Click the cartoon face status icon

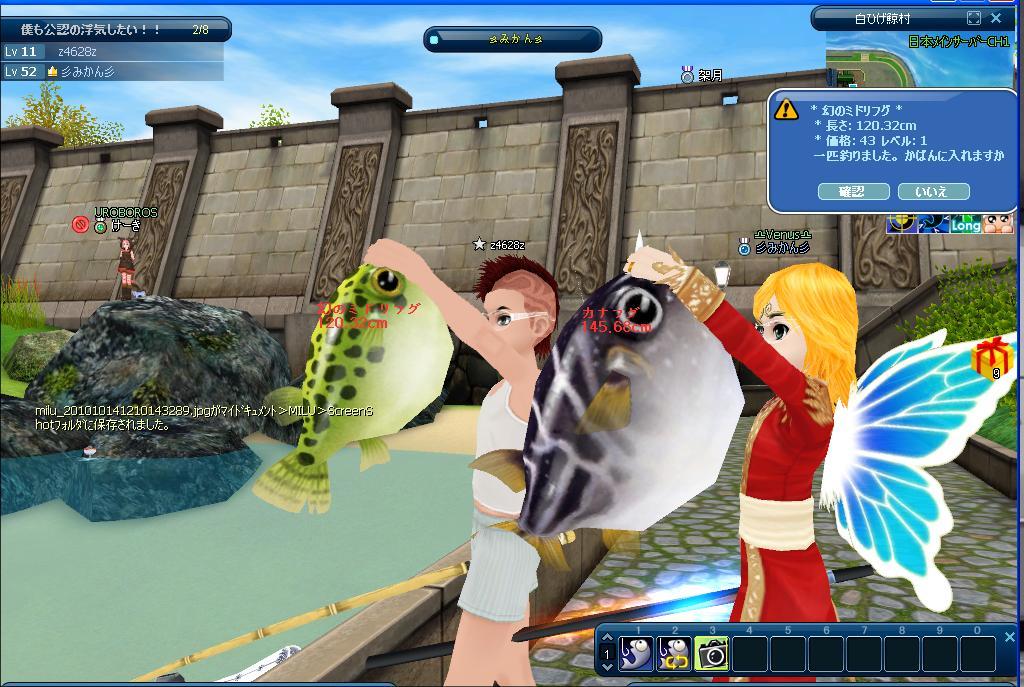(998, 223)
